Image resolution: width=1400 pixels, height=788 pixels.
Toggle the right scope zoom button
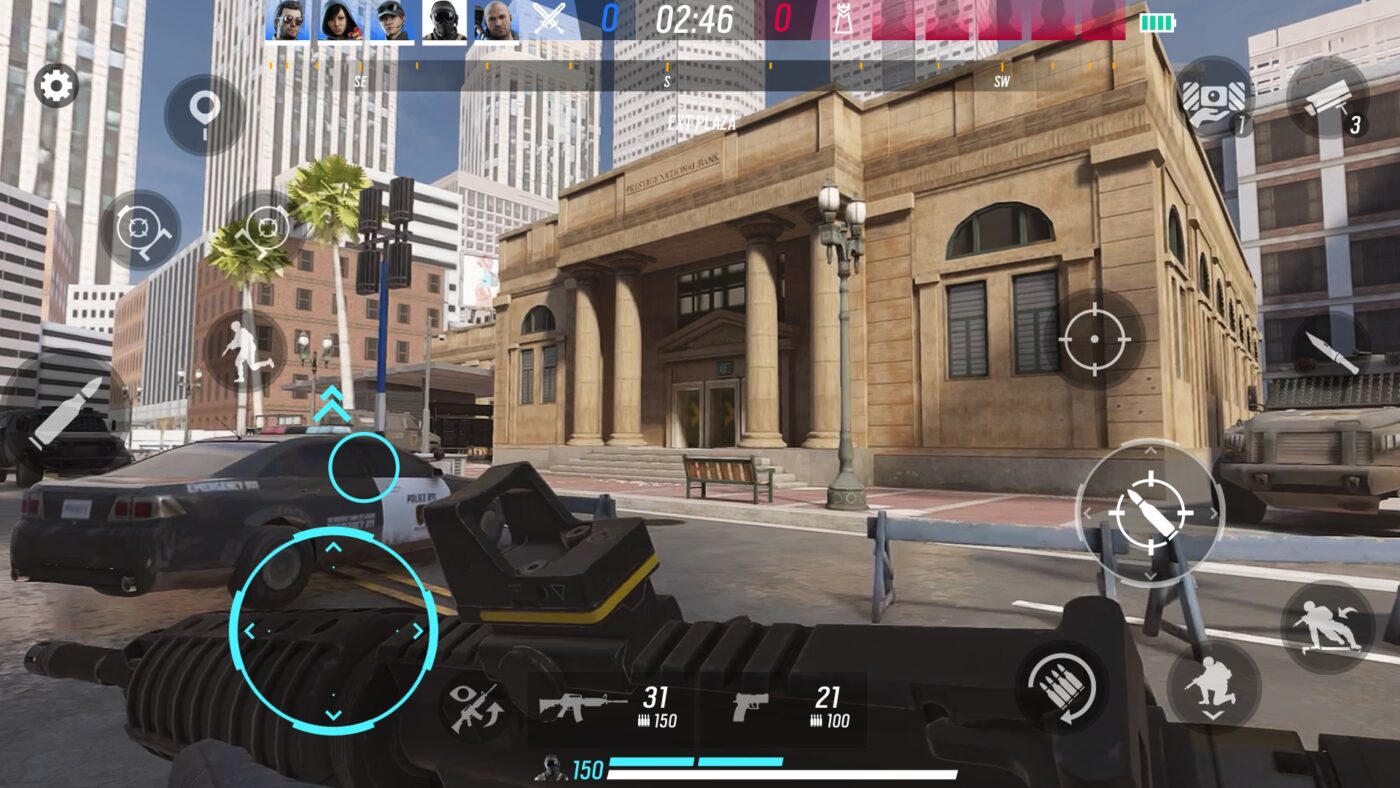tap(268, 226)
